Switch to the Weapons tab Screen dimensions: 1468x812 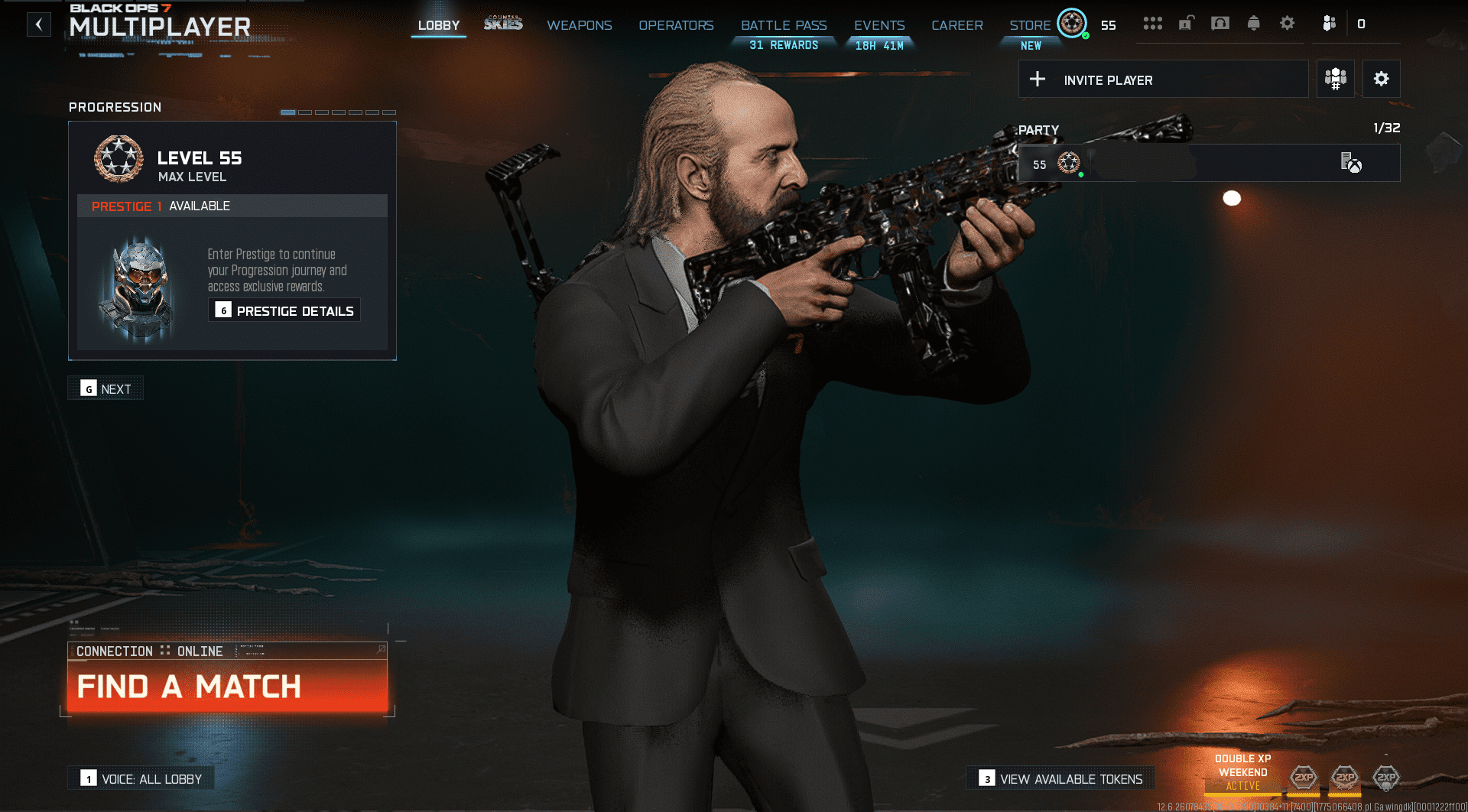(579, 25)
